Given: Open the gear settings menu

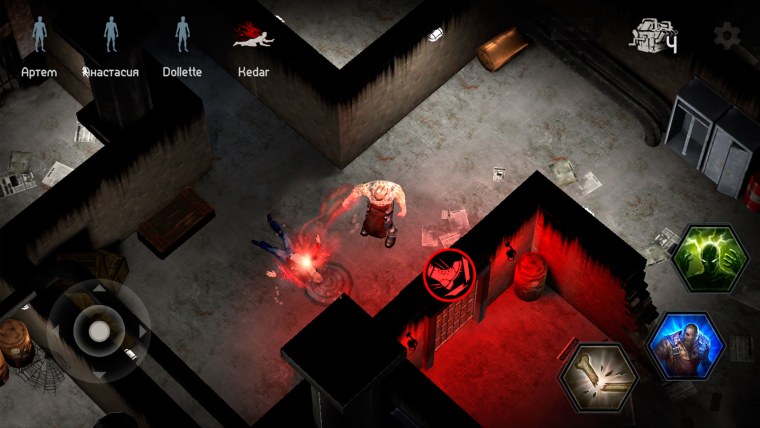Looking at the screenshot, I should 727,35.
